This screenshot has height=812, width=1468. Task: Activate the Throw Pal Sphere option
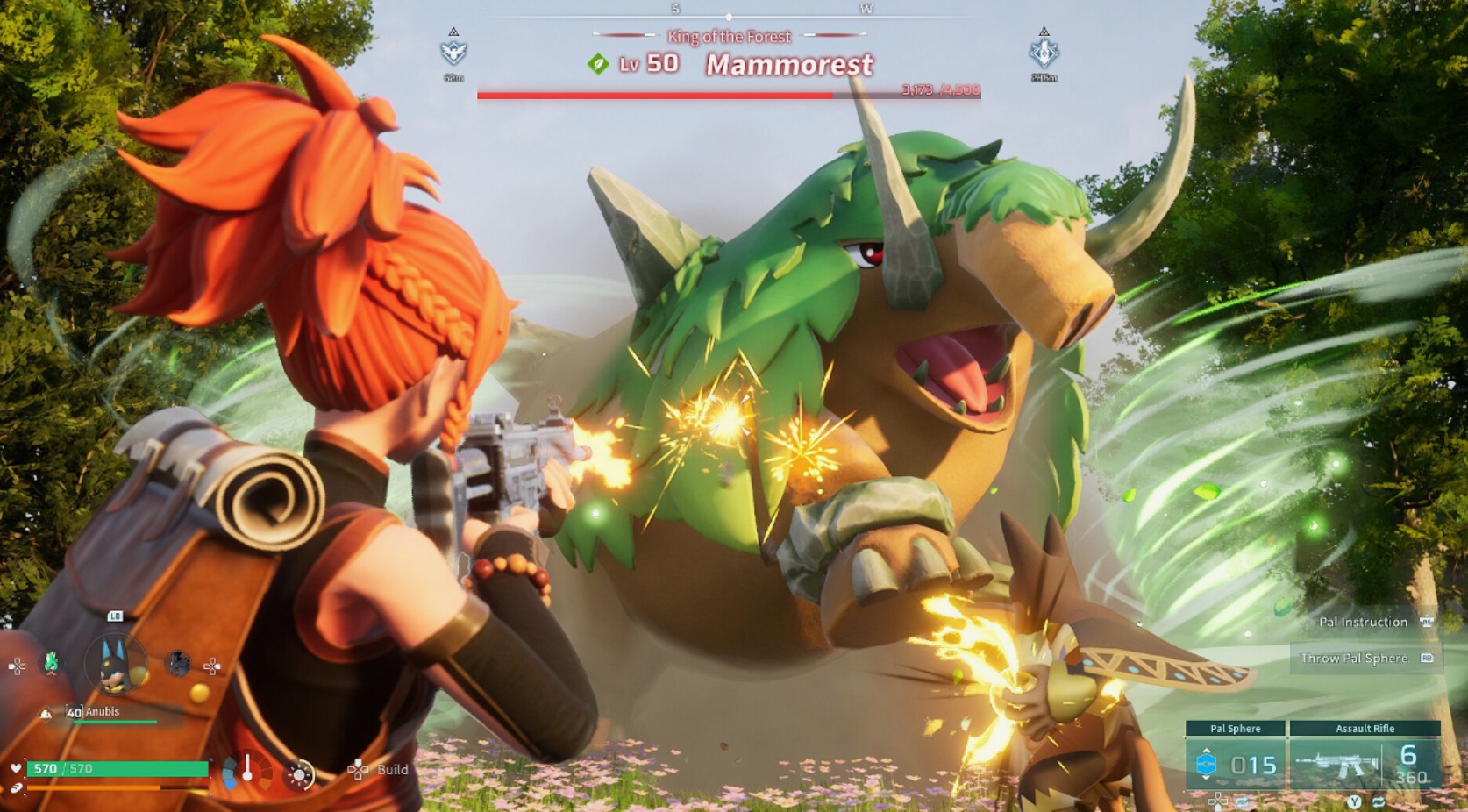(x=1356, y=658)
